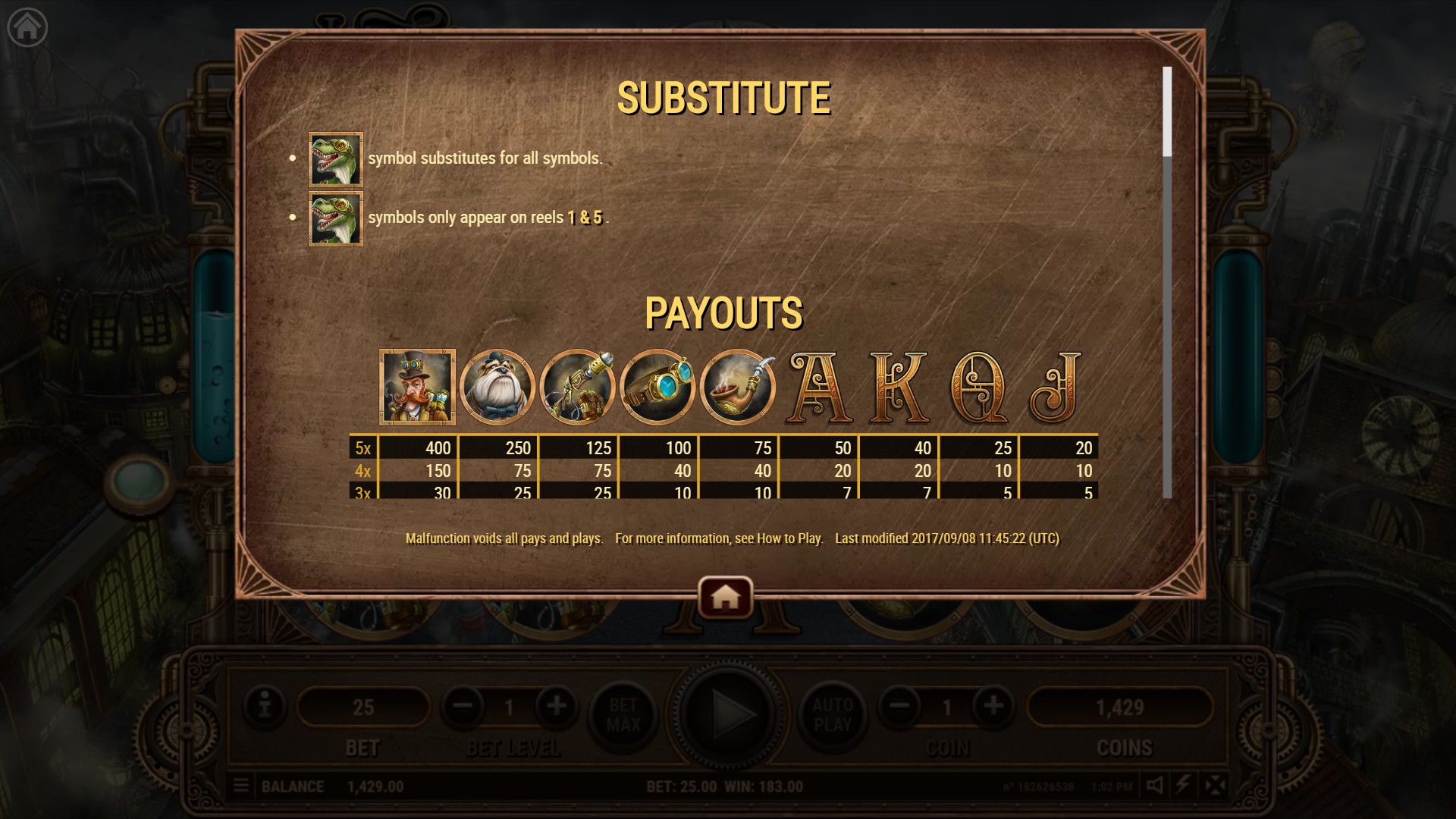Close paytable with the center home button
Screen dimensions: 1456x819
click(x=725, y=598)
